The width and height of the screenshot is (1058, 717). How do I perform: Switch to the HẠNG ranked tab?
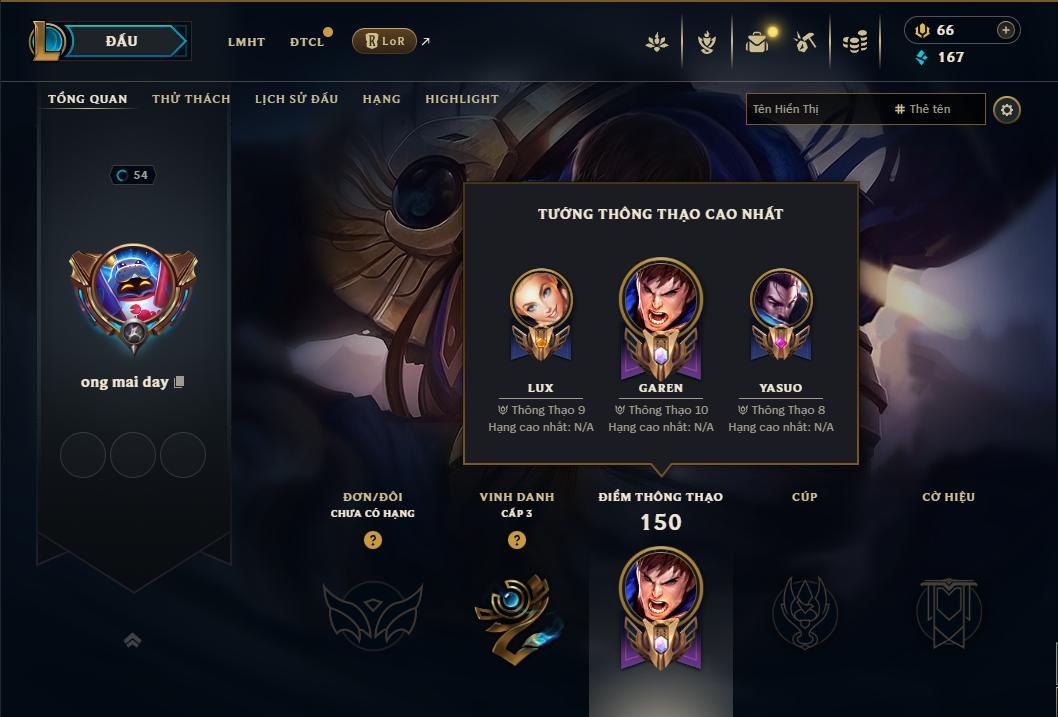point(381,99)
